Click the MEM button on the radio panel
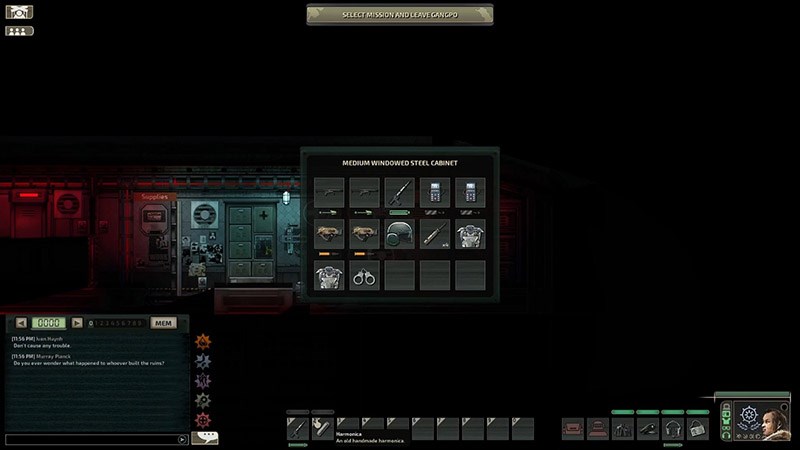Screen dimensions: 800x450 click(163, 323)
